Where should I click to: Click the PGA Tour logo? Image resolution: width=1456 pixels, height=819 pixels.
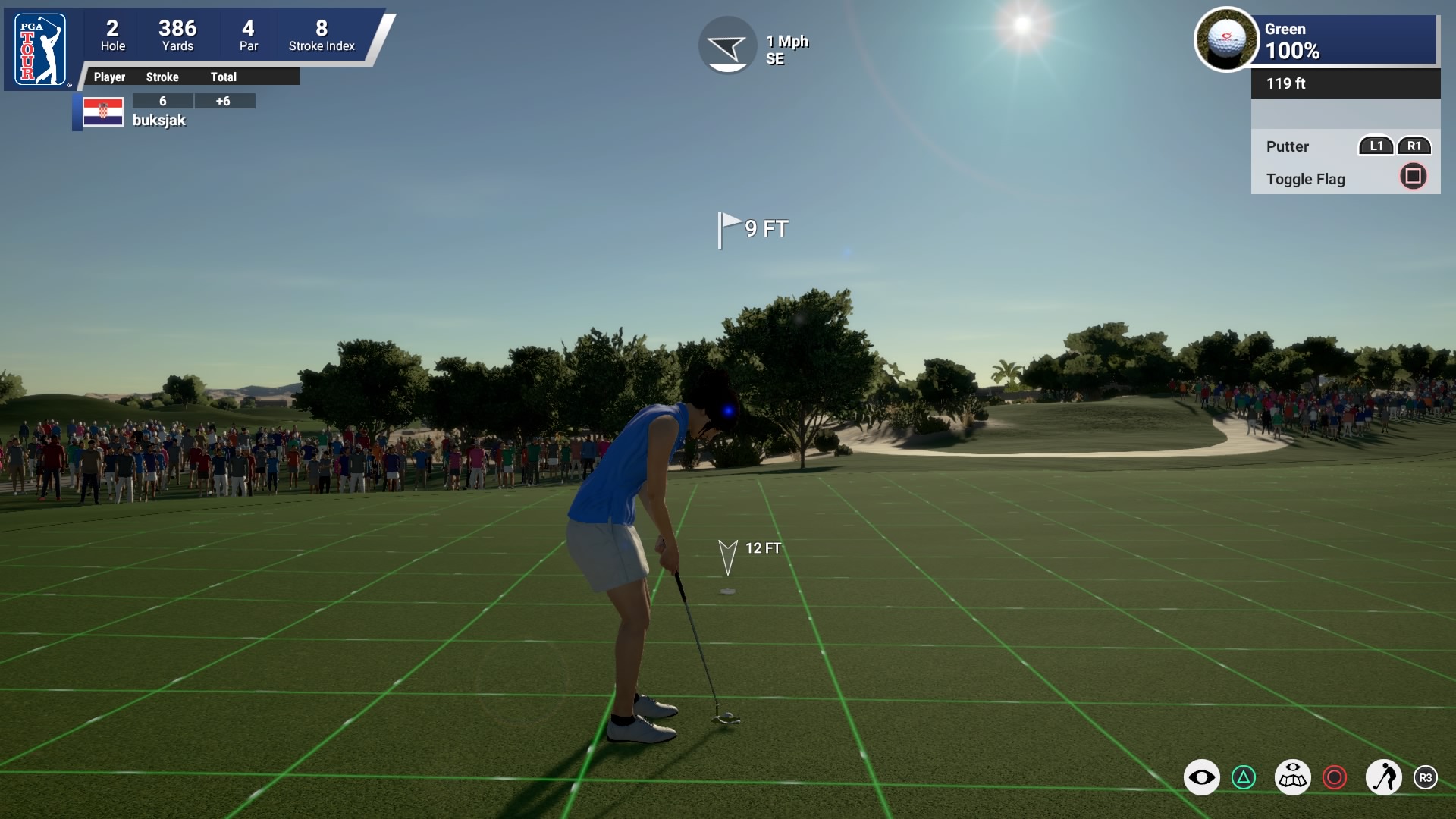point(40,51)
